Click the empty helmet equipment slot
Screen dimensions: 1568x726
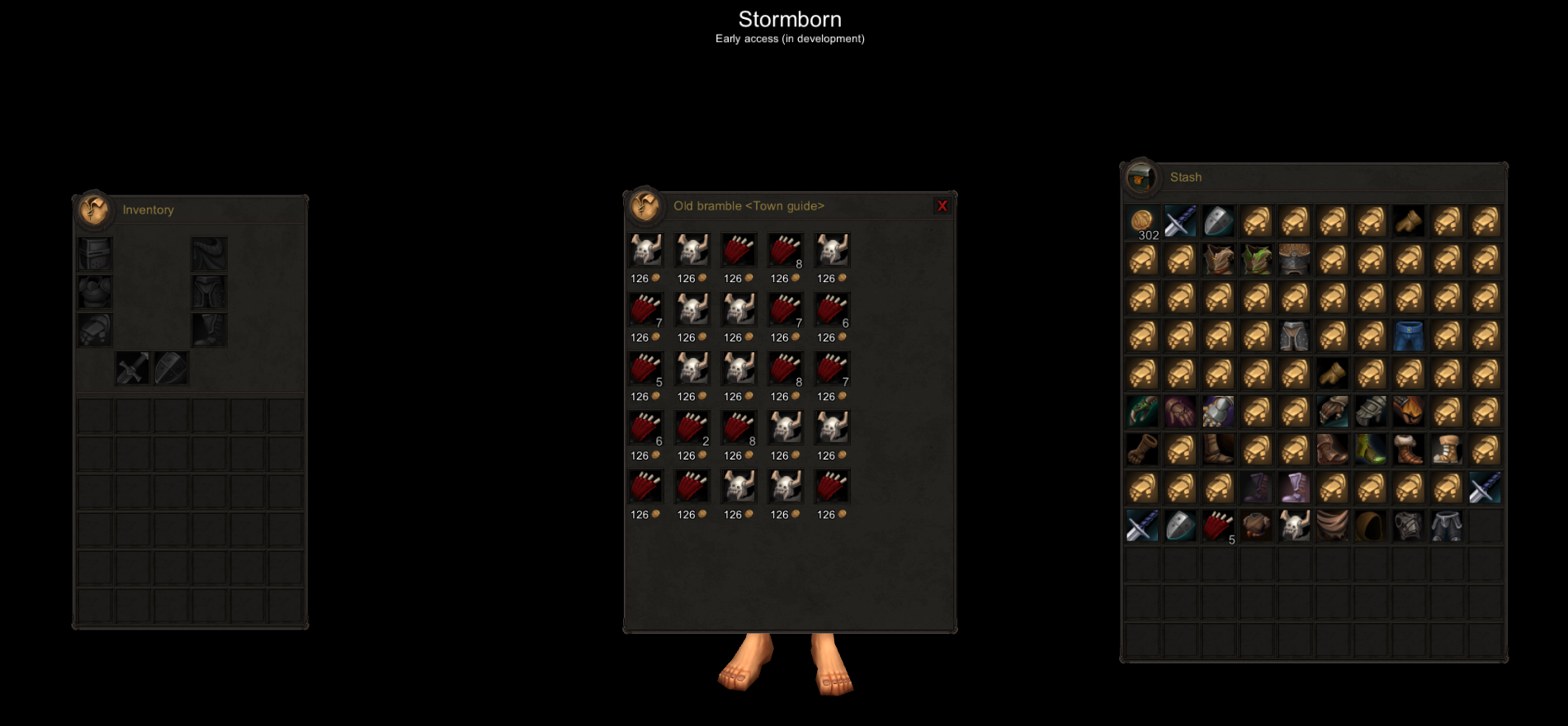click(x=95, y=254)
